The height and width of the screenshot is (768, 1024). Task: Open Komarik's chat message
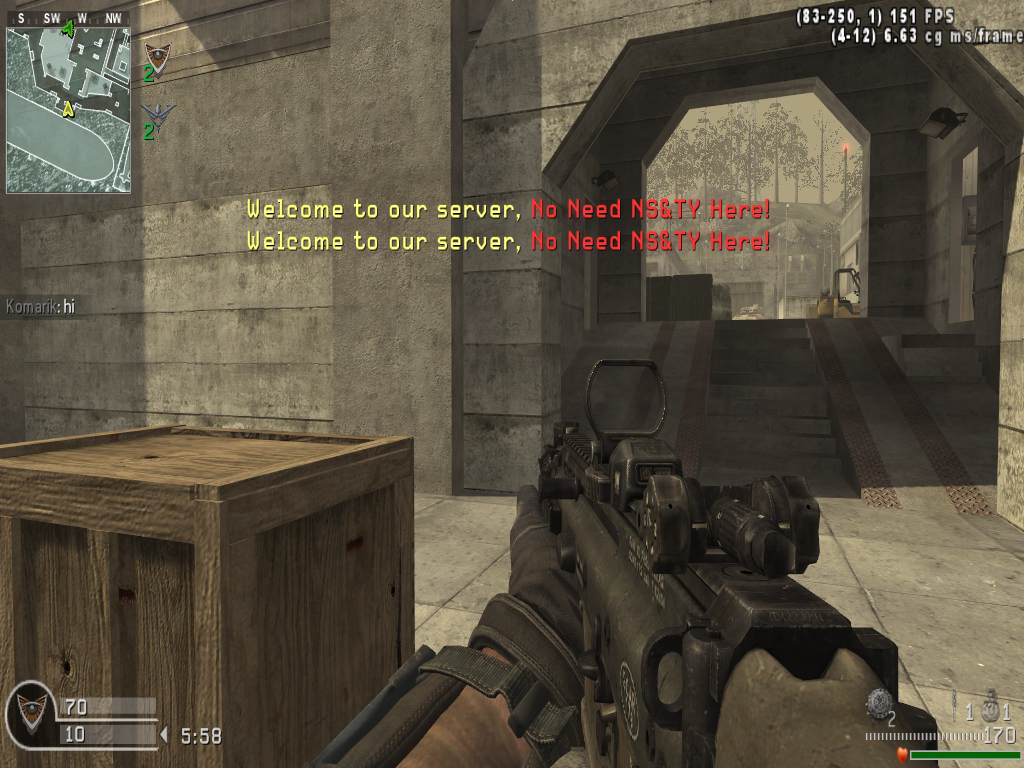(41, 307)
